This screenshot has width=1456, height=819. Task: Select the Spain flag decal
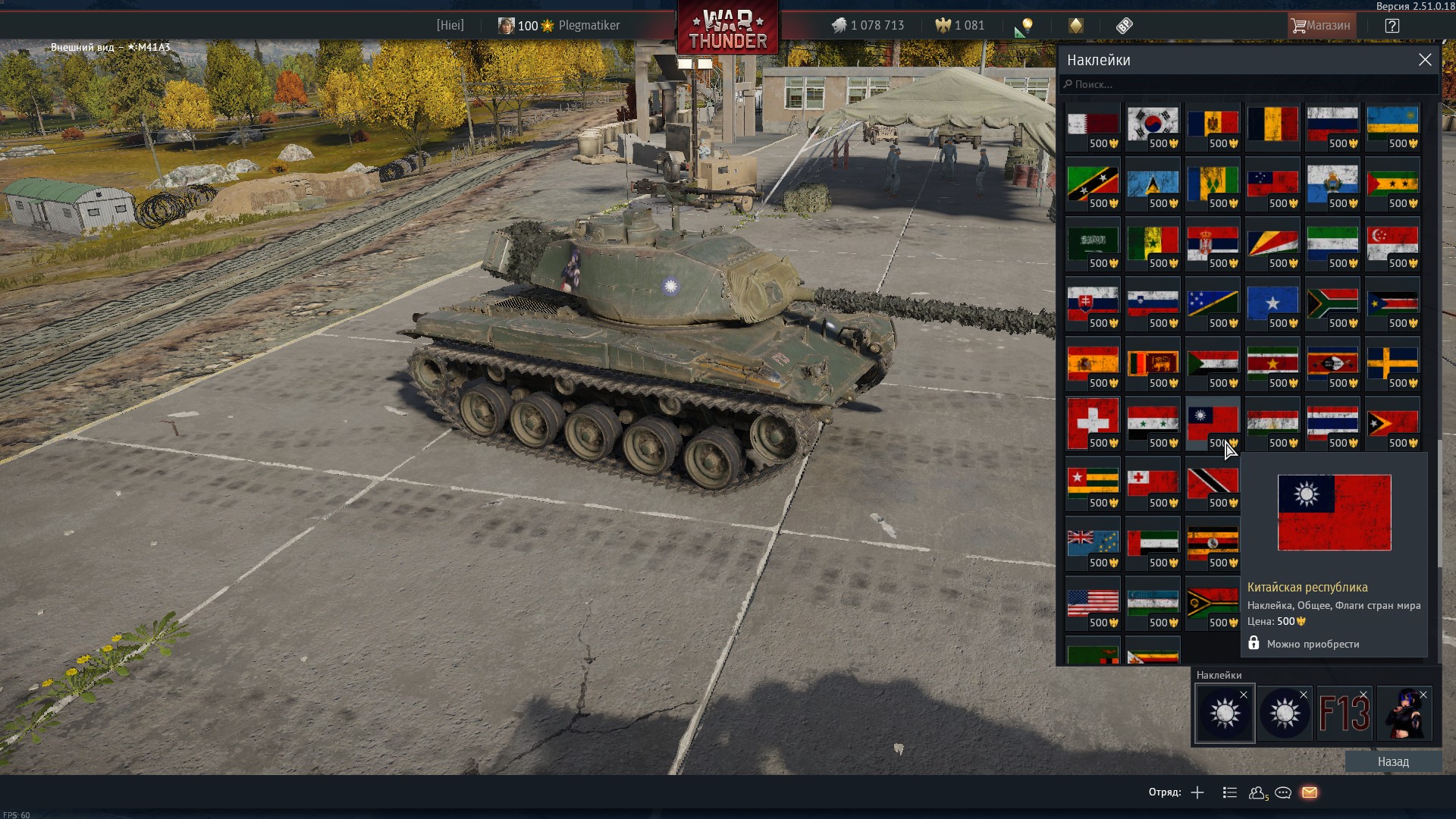pos(1093,362)
